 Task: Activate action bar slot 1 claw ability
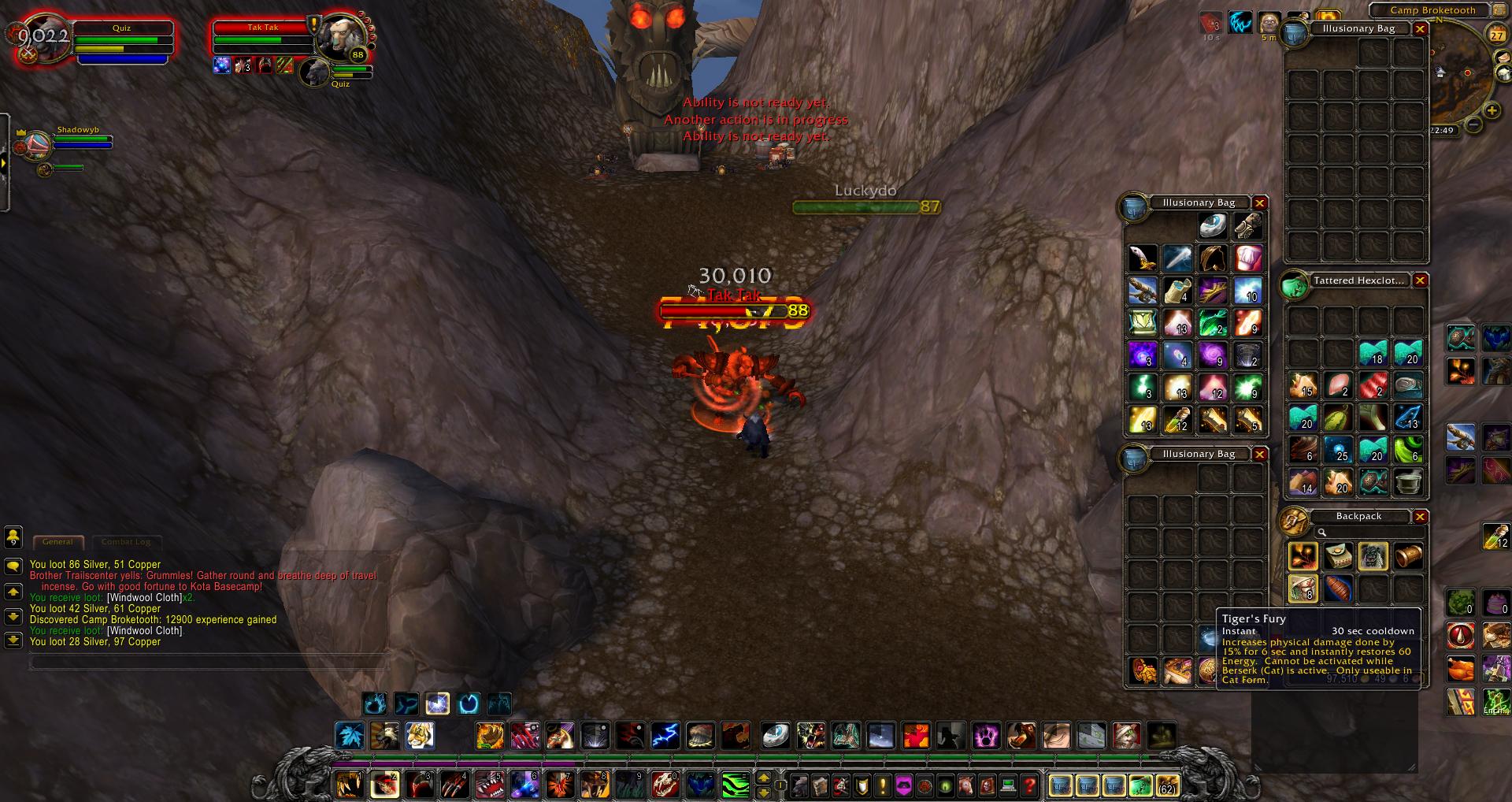[x=349, y=785]
